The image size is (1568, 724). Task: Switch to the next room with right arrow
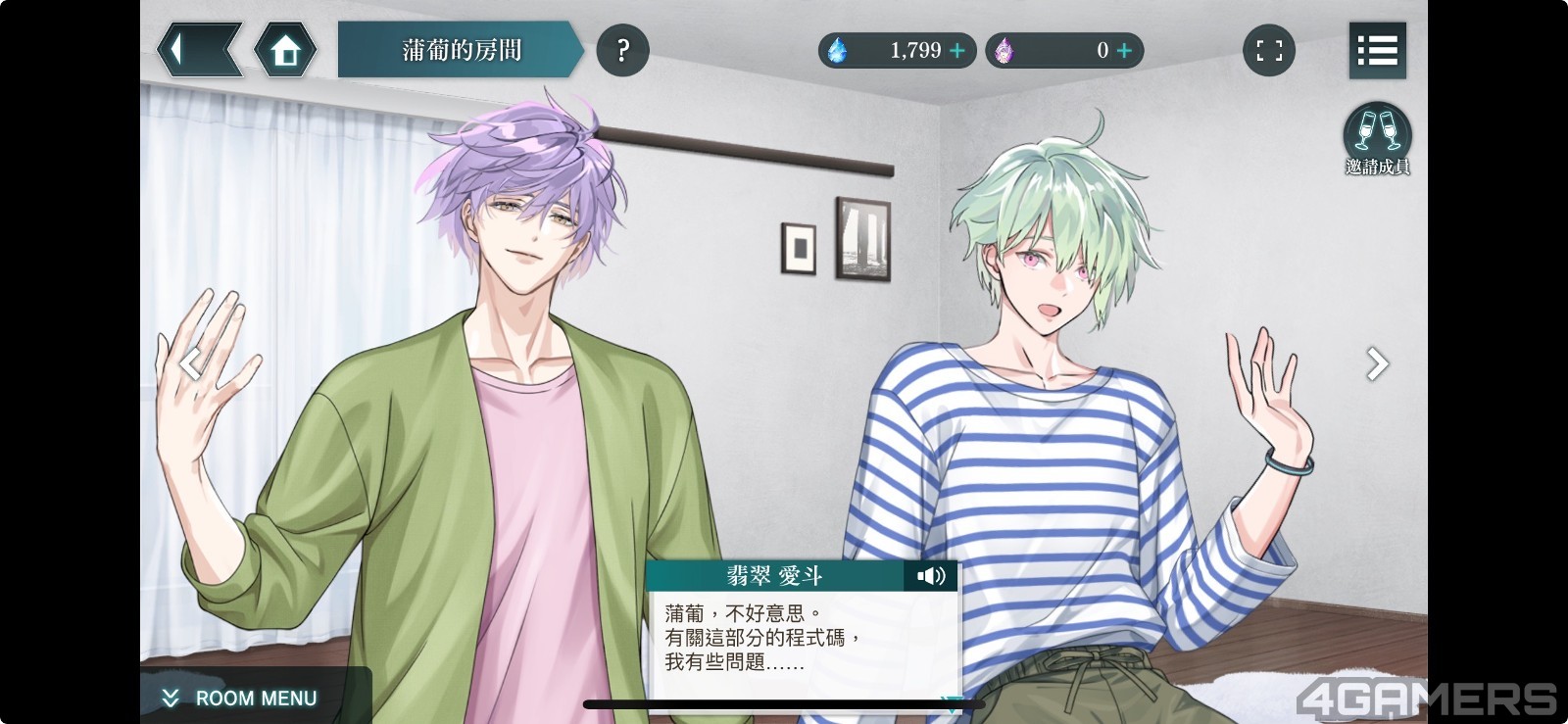[1377, 363]
